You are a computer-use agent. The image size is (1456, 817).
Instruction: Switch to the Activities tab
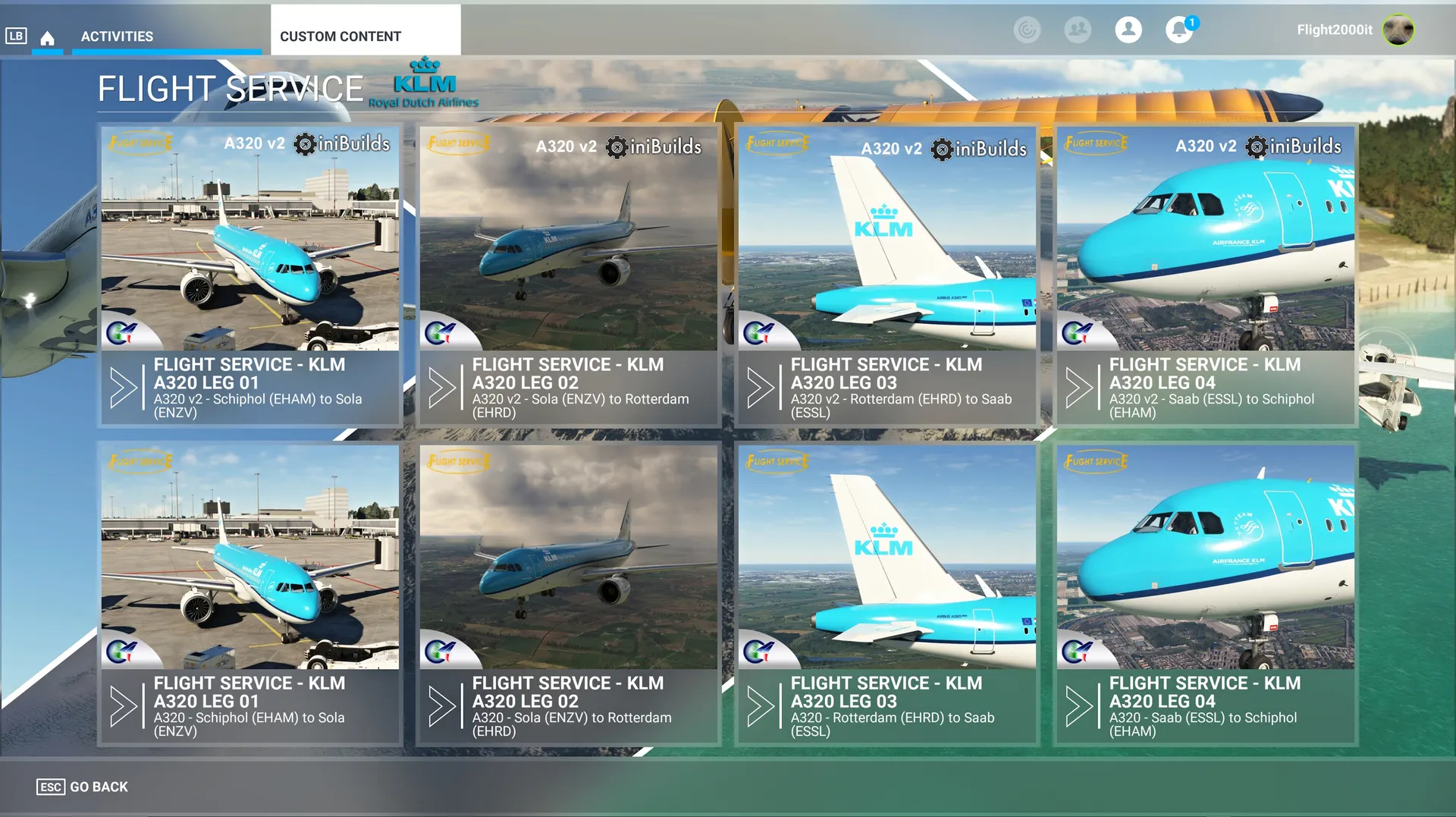tap(117, 36)
